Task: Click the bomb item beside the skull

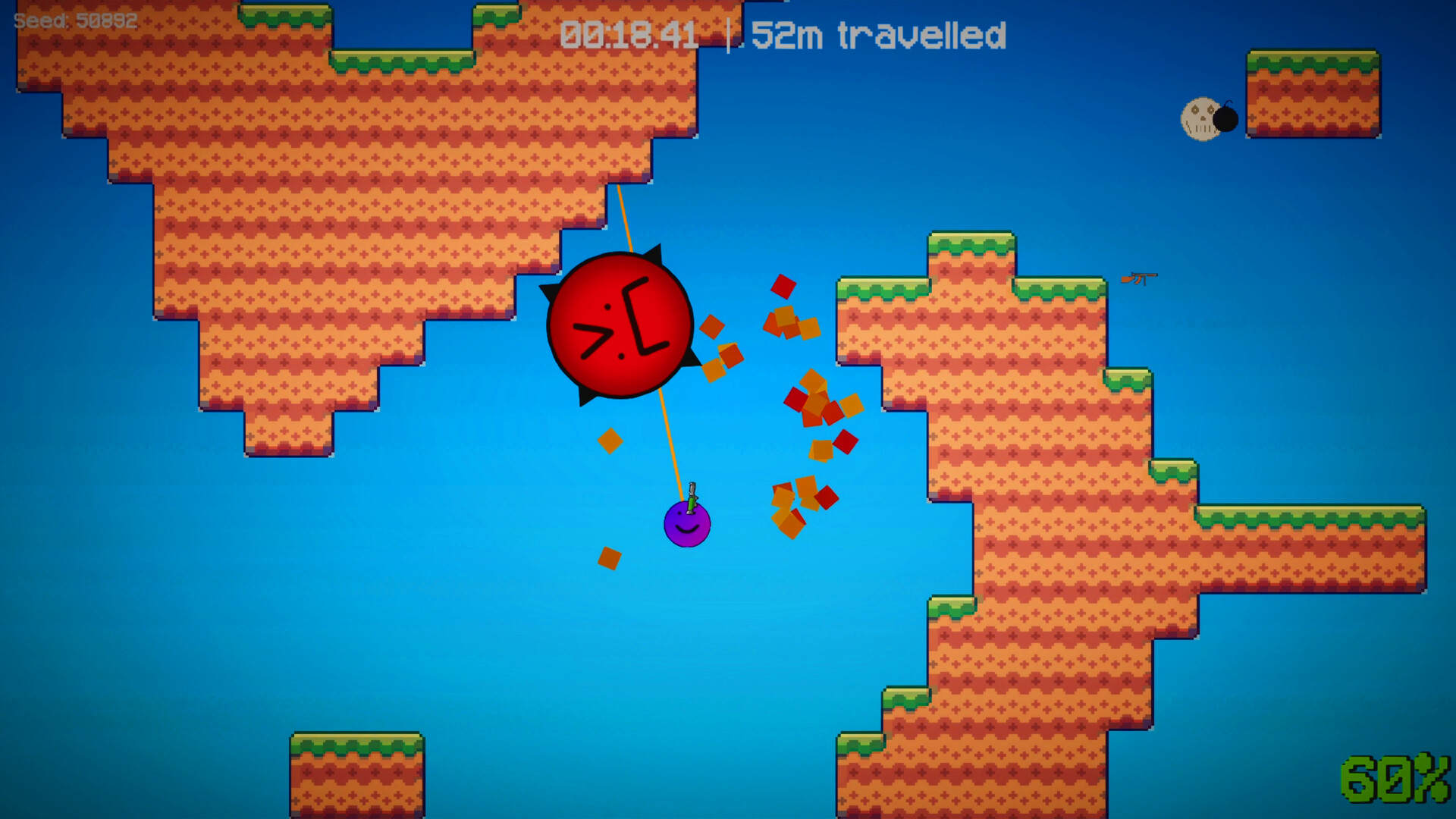Action: (x=1227, y=120)
